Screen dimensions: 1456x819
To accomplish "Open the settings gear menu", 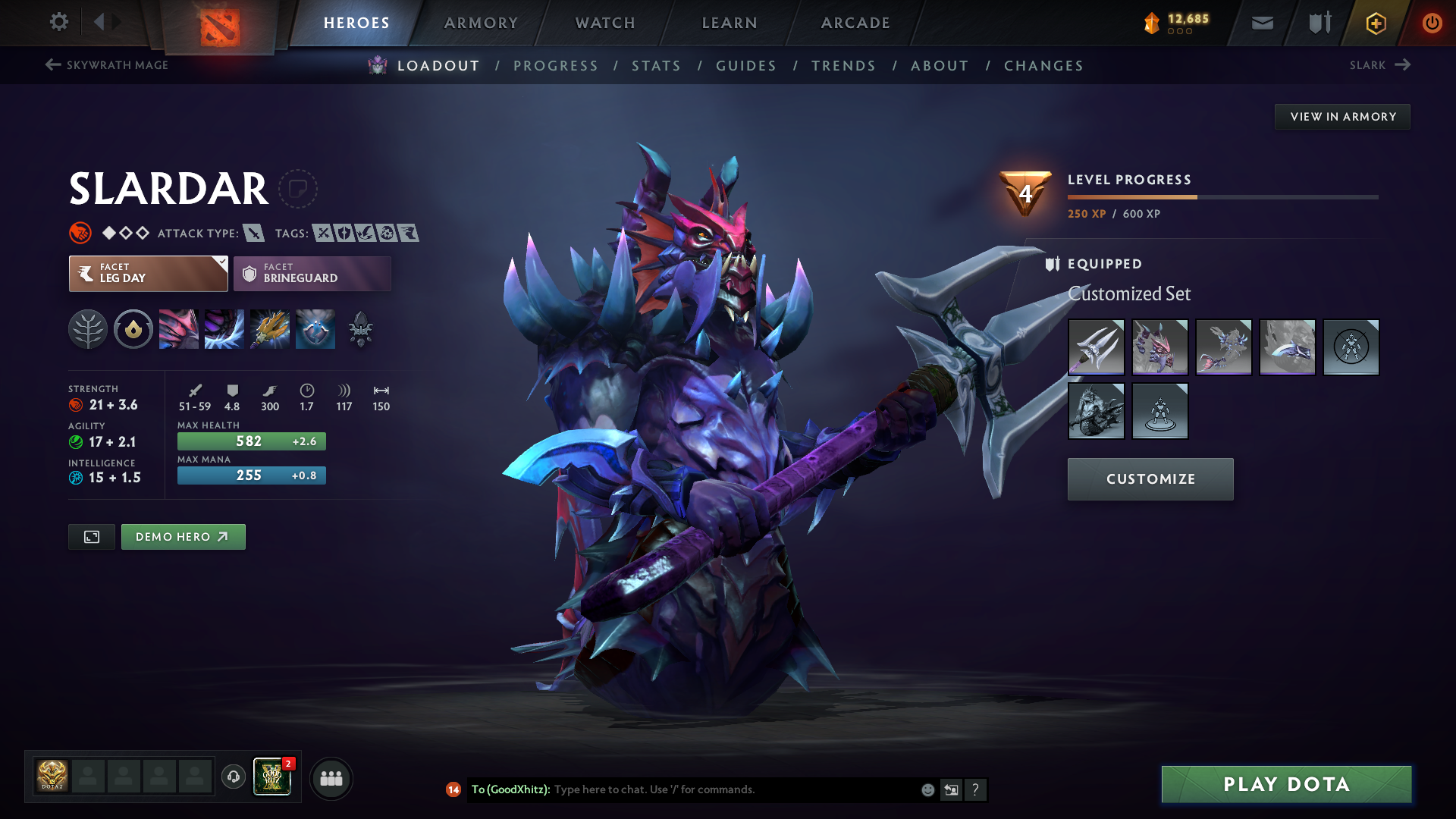I will pos(58,22).
